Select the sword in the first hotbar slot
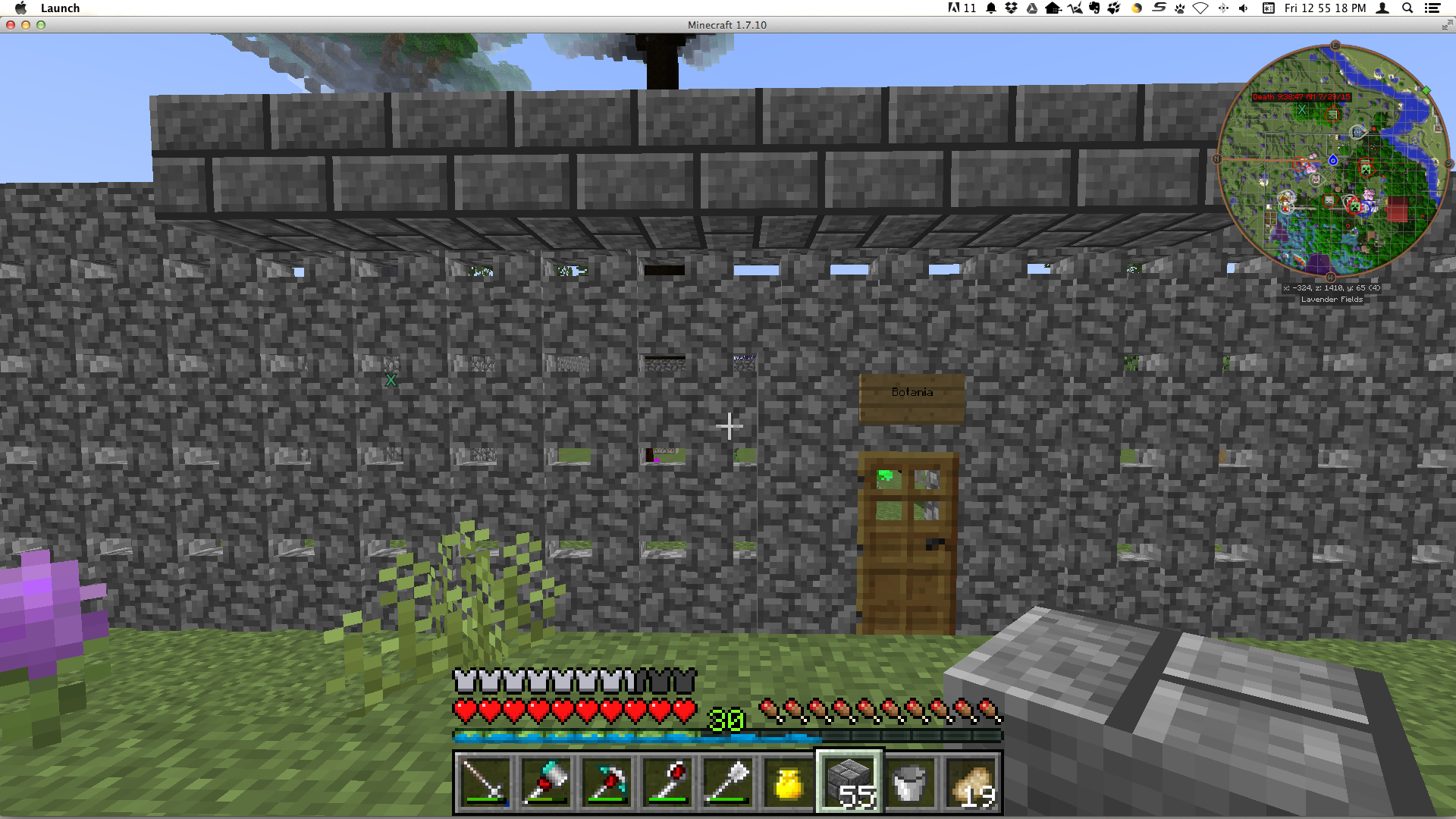This screenshot has width=1456, height=819. (485, 783)
